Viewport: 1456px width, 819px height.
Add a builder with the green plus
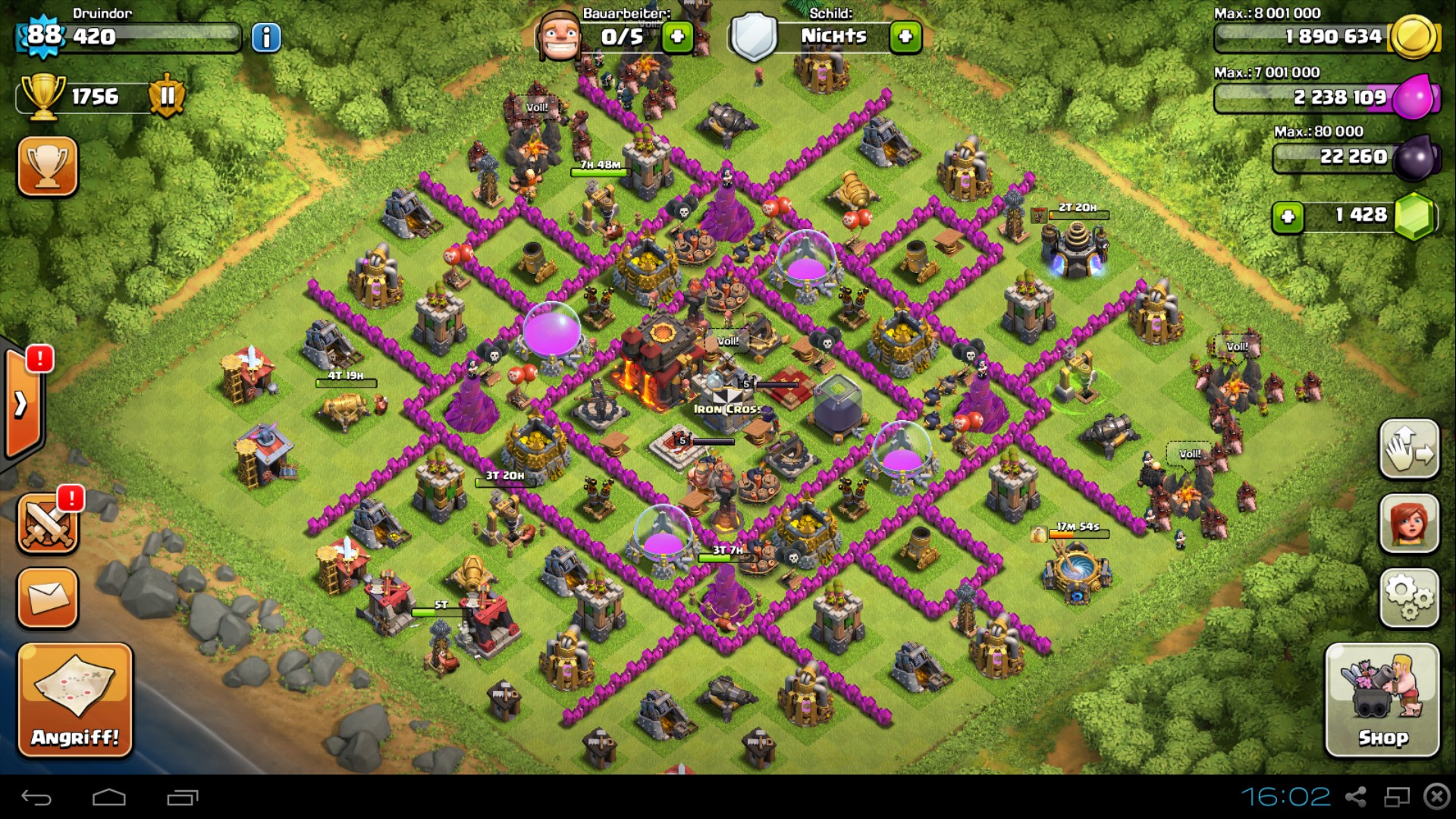677,36
